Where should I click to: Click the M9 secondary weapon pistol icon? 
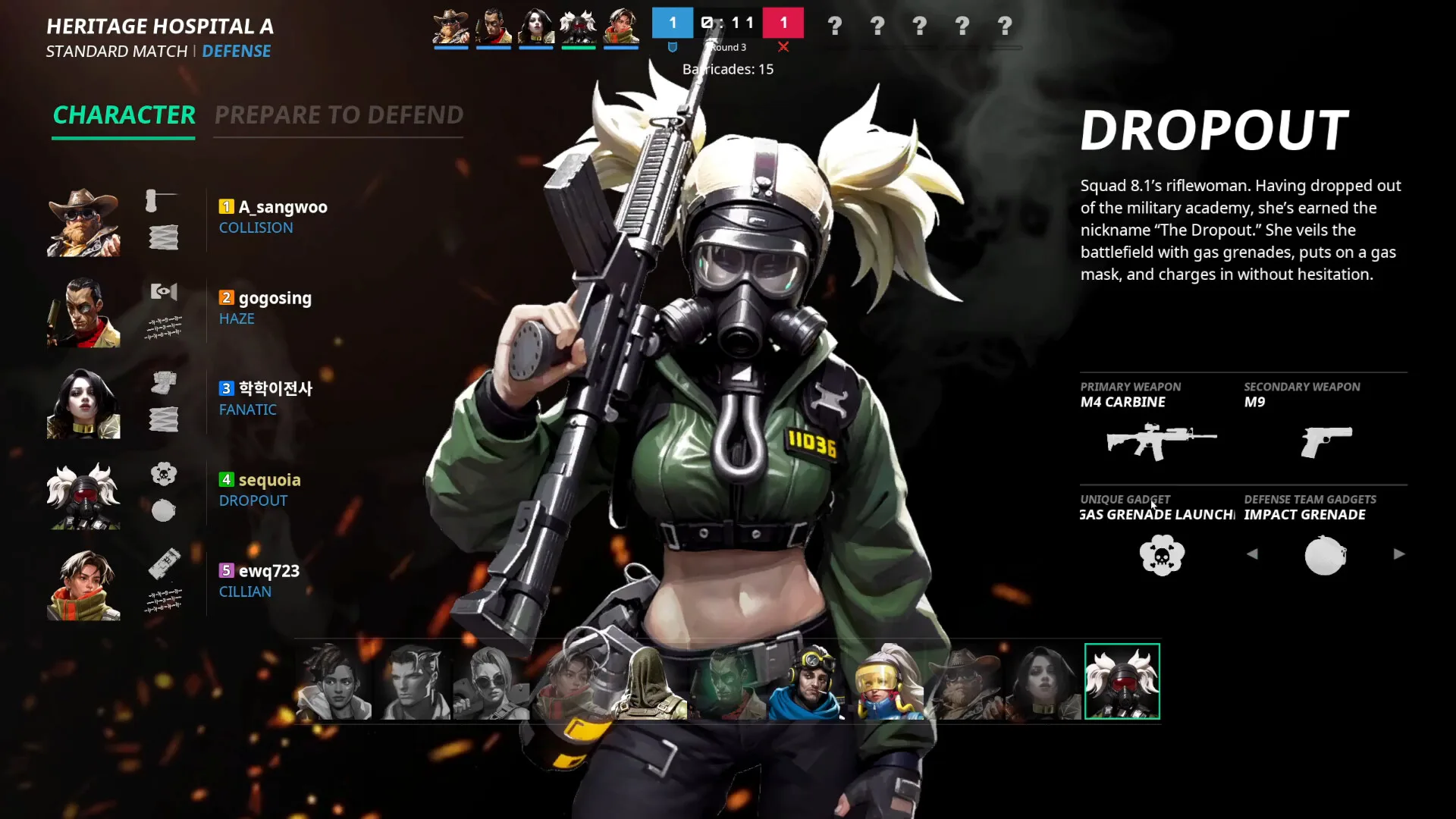coord(1326,441)
